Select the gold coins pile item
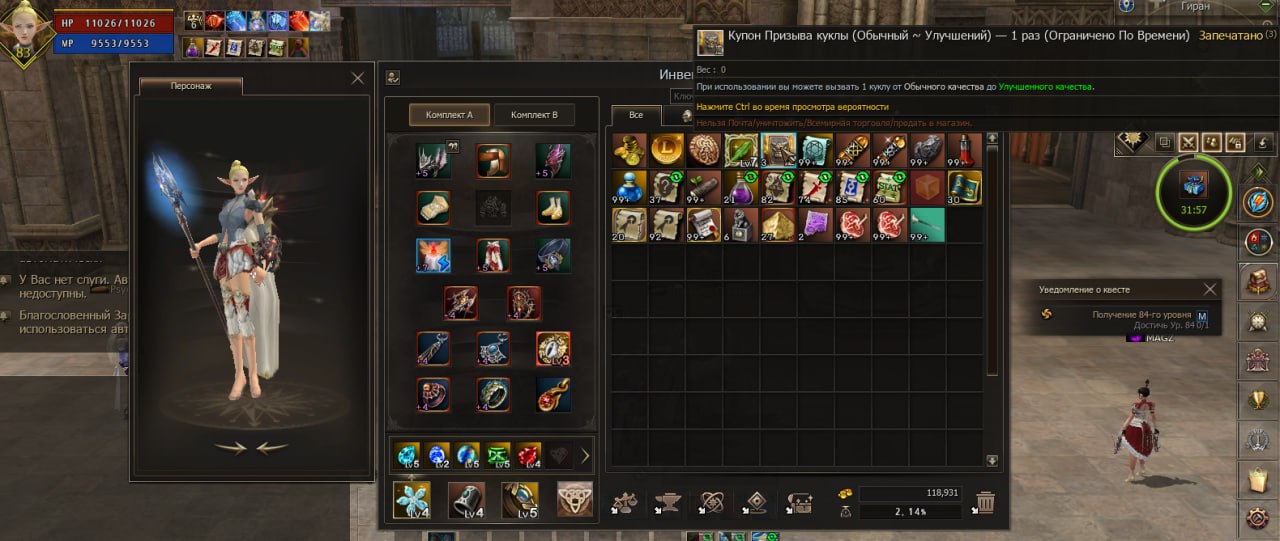 coord(630,150)
